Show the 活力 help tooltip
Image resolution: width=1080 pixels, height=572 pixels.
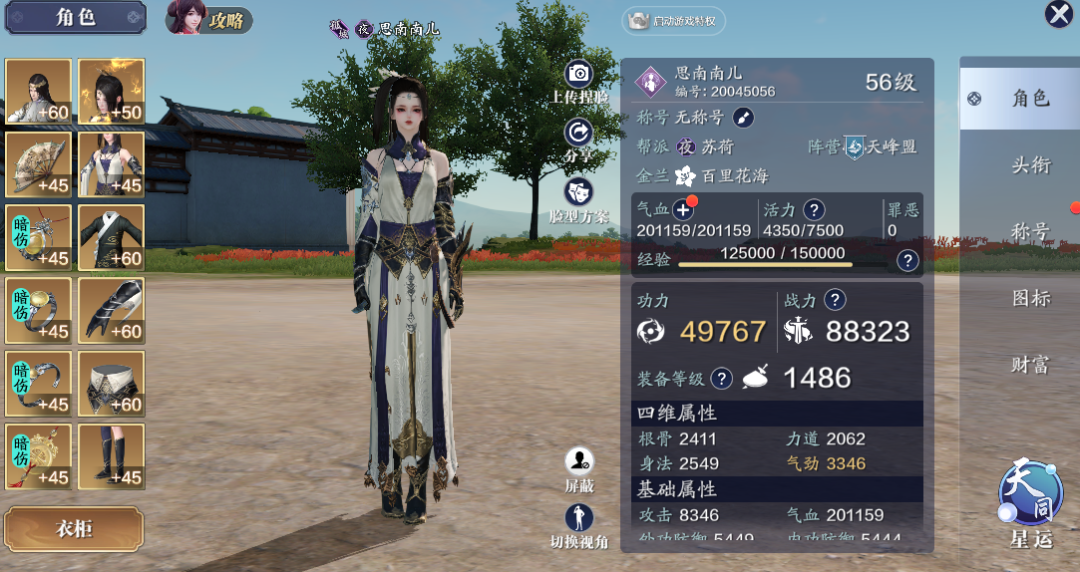click(815, 209)
